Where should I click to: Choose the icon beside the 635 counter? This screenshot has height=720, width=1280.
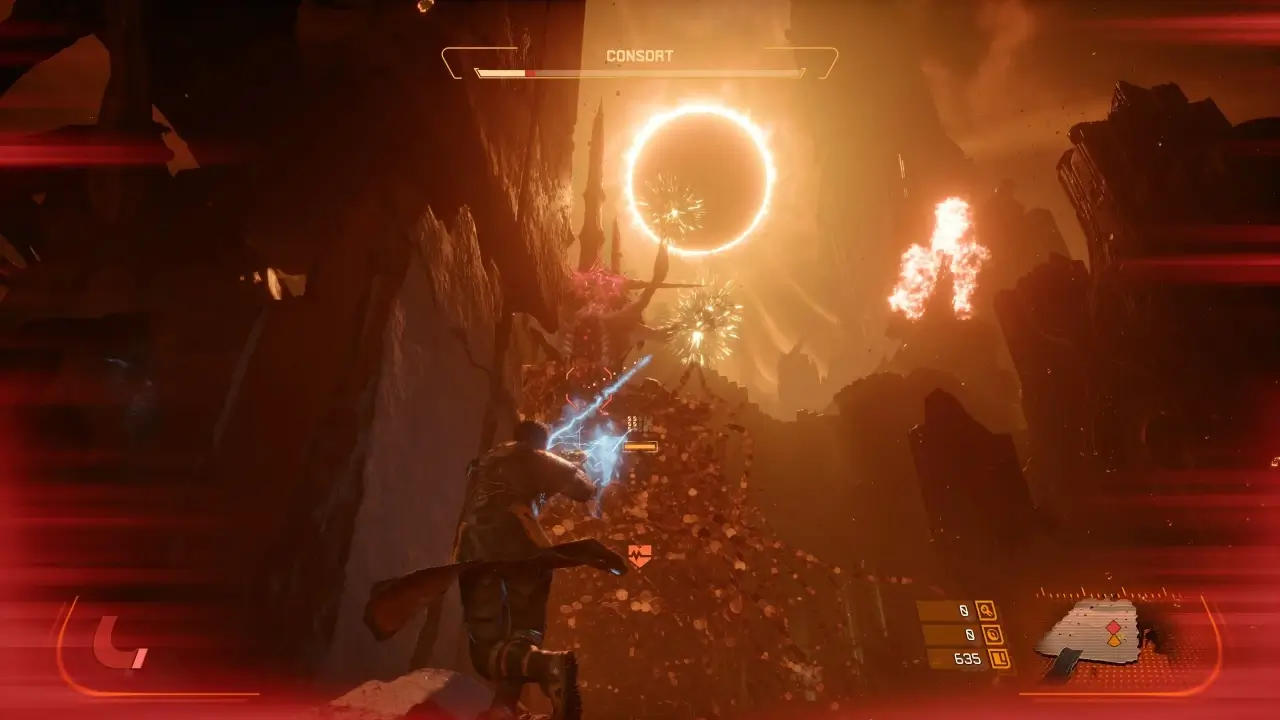(x=998, y=658)
